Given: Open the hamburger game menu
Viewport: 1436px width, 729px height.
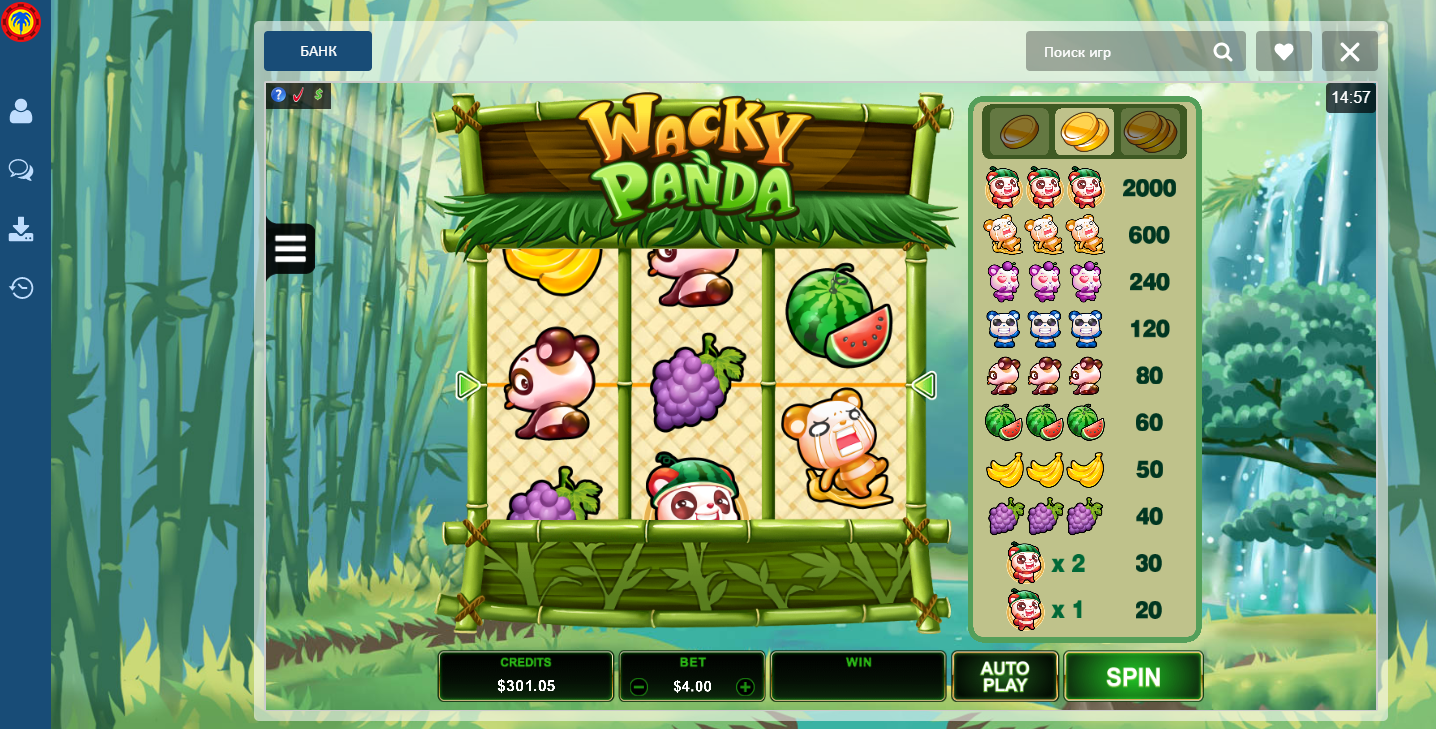Looking at the screenshot, I should pos(290,248).
